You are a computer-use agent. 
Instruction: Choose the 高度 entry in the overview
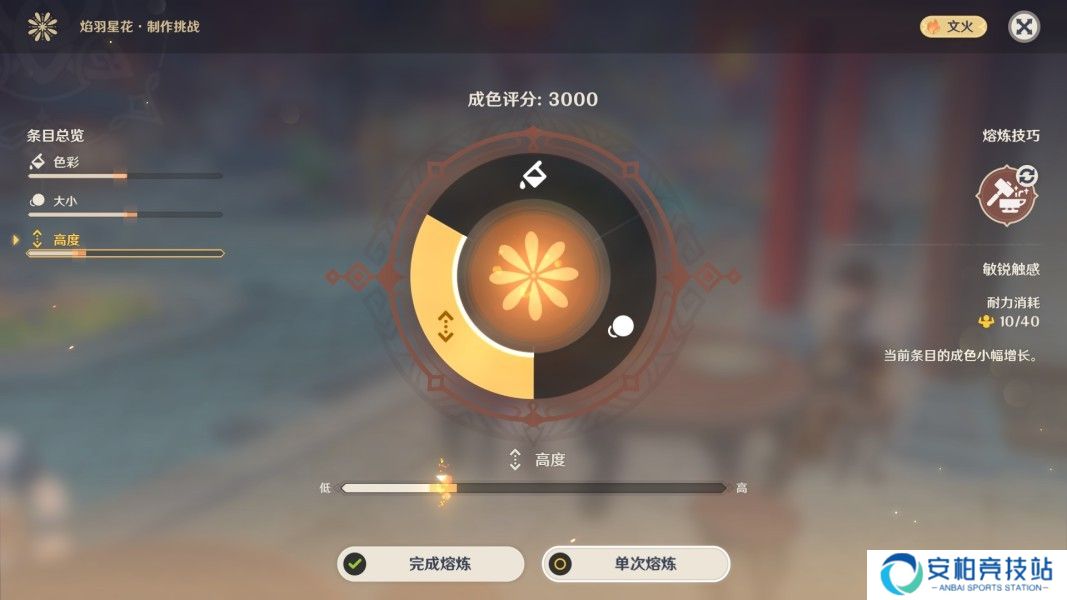(66, 240)
